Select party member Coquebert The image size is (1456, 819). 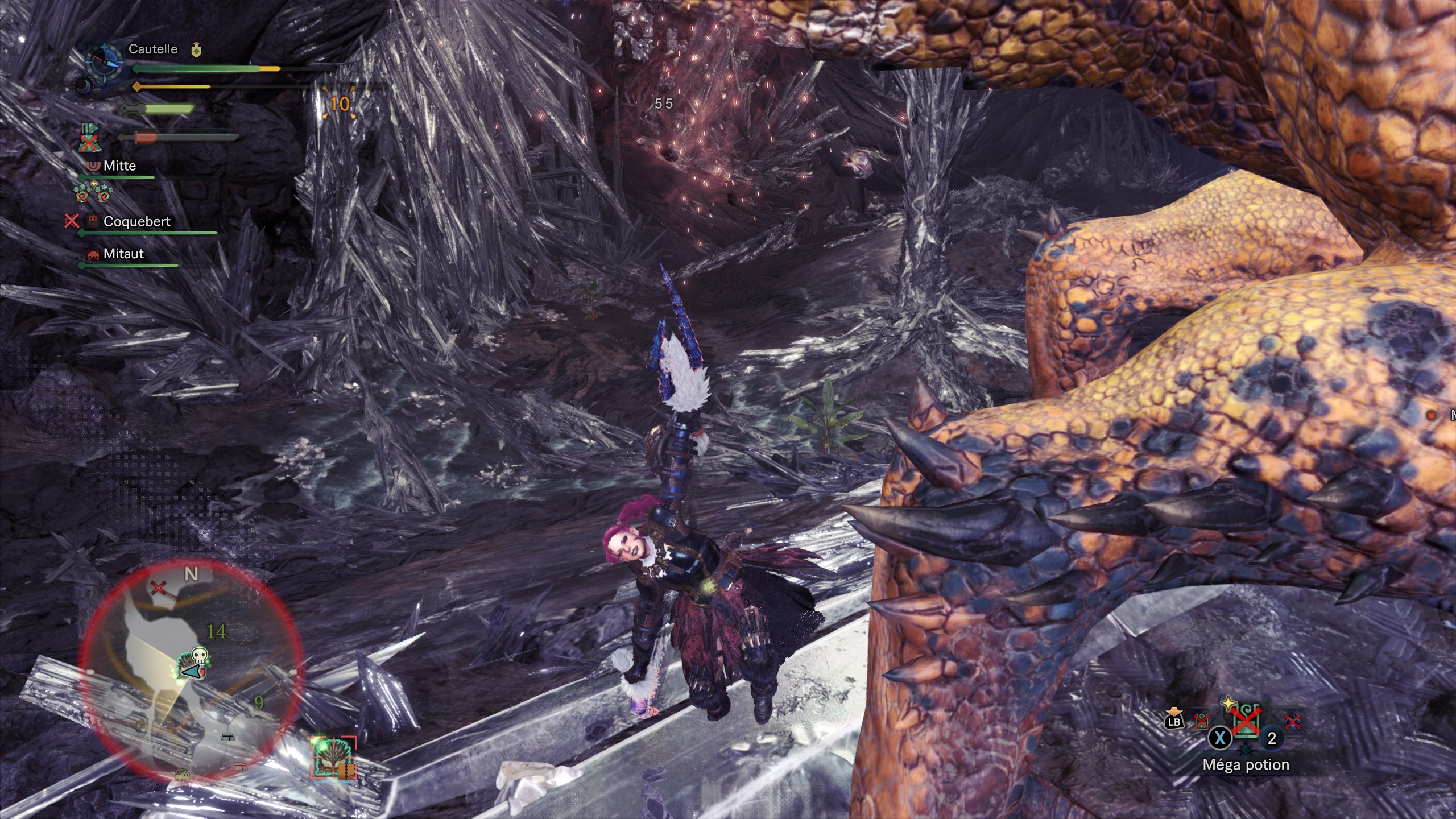[136, 222]
